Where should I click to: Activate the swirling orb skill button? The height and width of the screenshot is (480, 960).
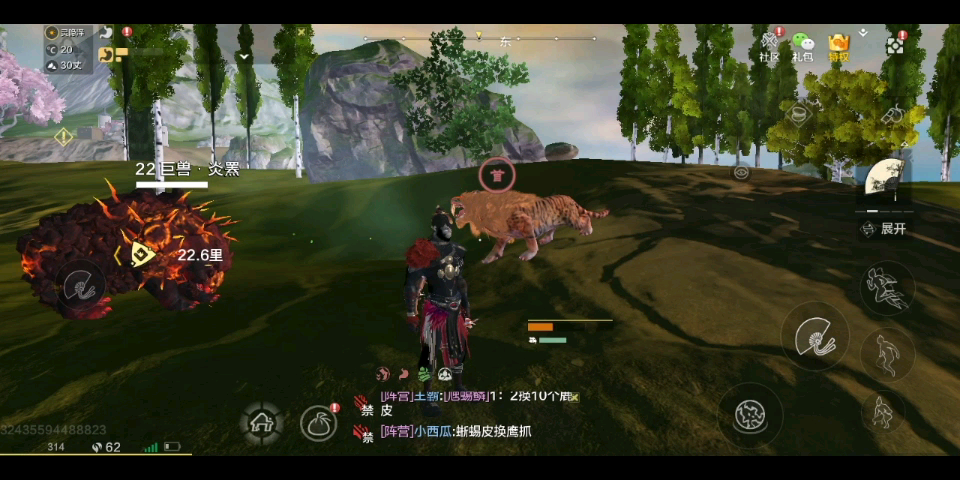[750, 414]
